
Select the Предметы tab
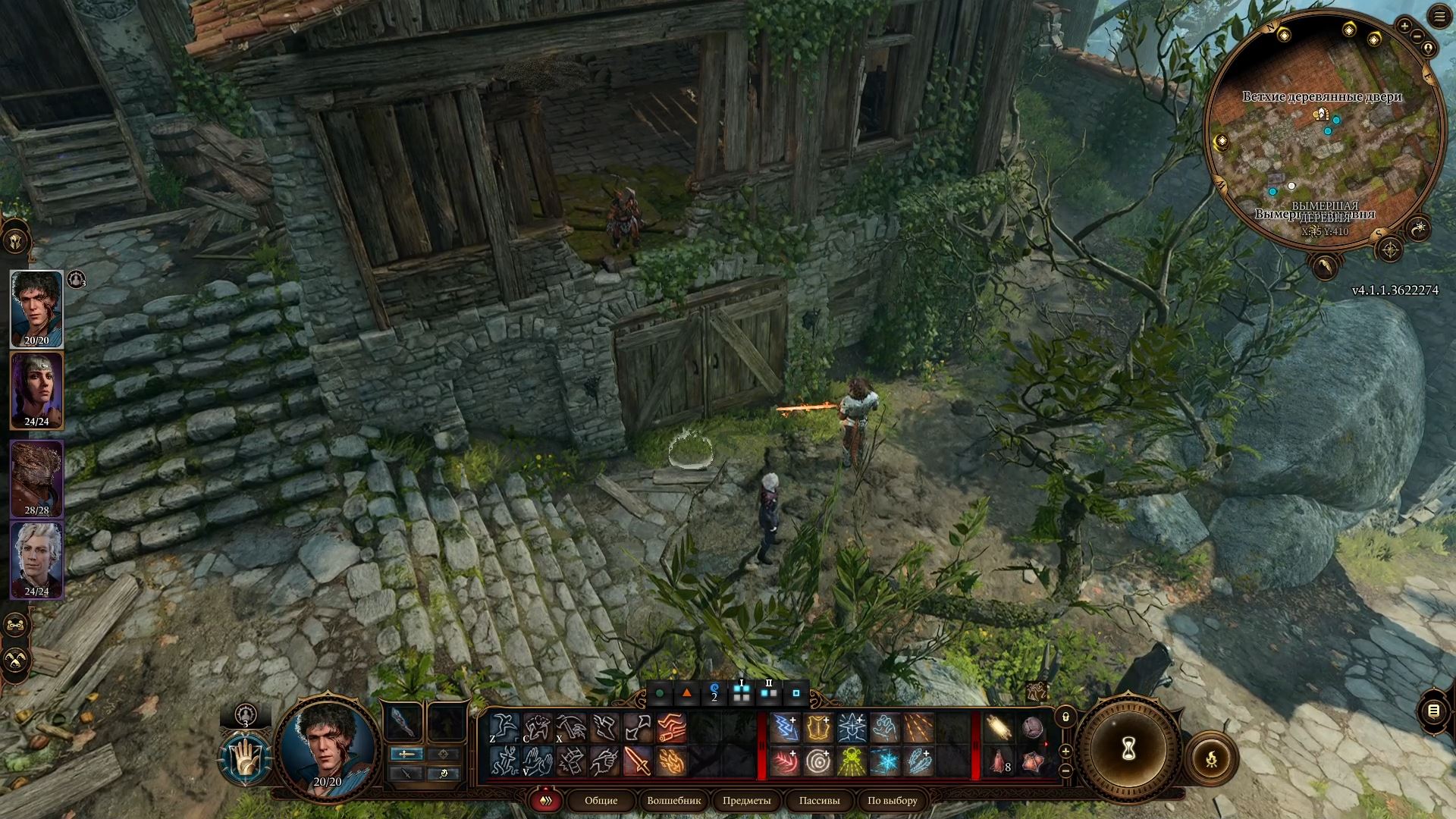tap(747, 801)
